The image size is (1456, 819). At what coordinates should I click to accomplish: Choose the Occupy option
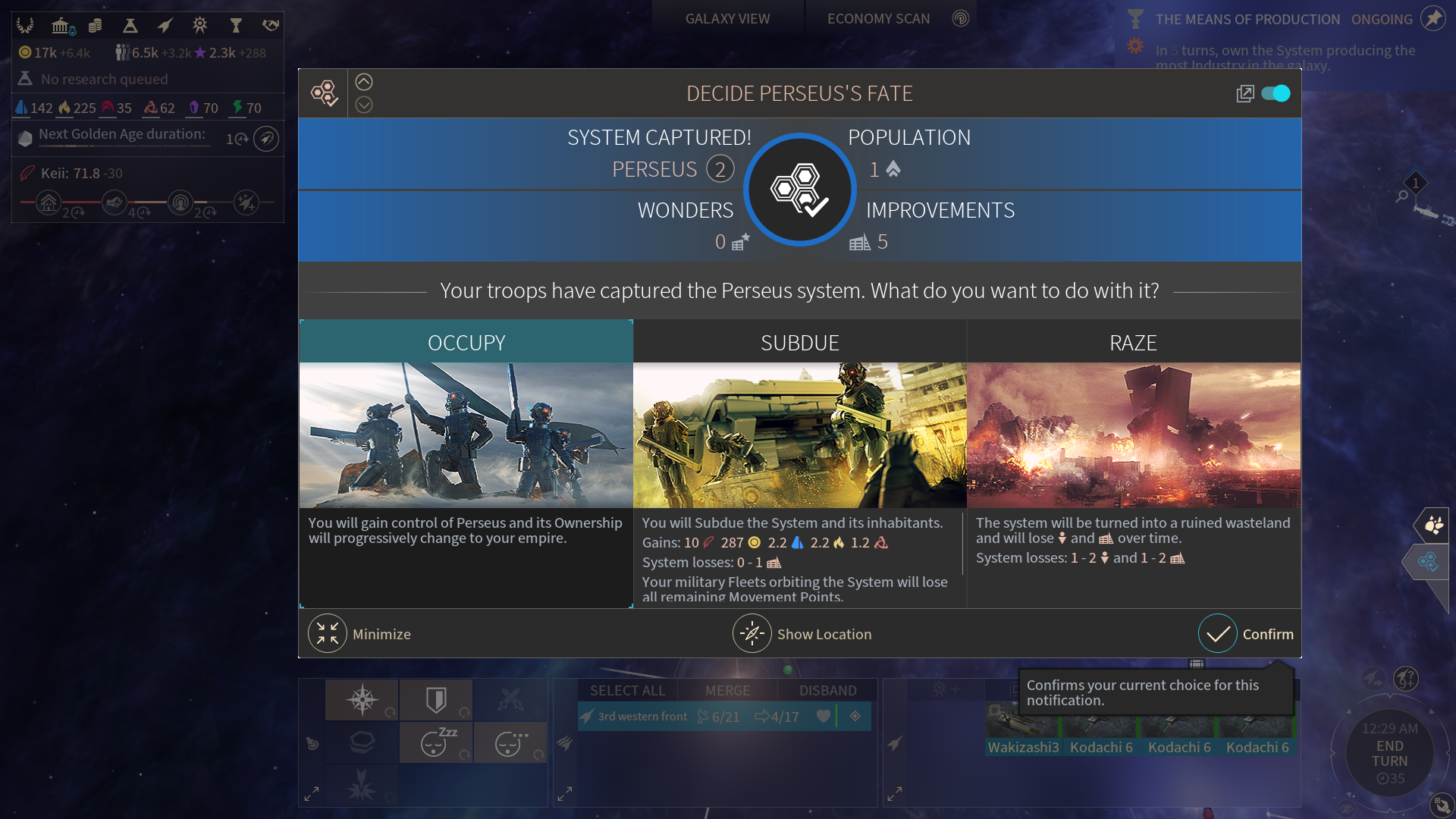pyautogui.click(x=466, y=343)
